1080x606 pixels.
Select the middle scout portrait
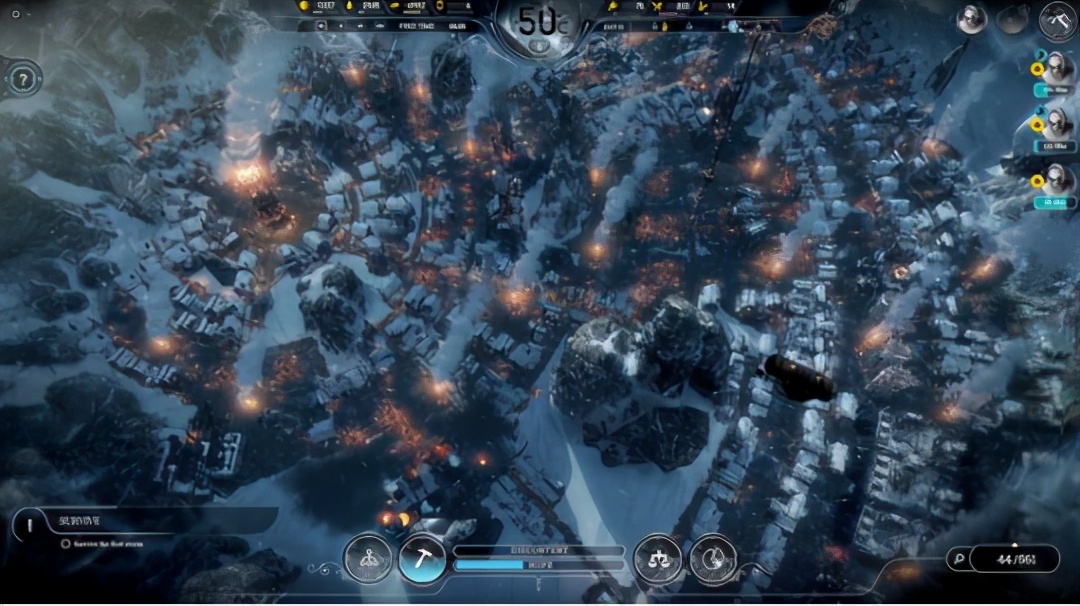1056,126
